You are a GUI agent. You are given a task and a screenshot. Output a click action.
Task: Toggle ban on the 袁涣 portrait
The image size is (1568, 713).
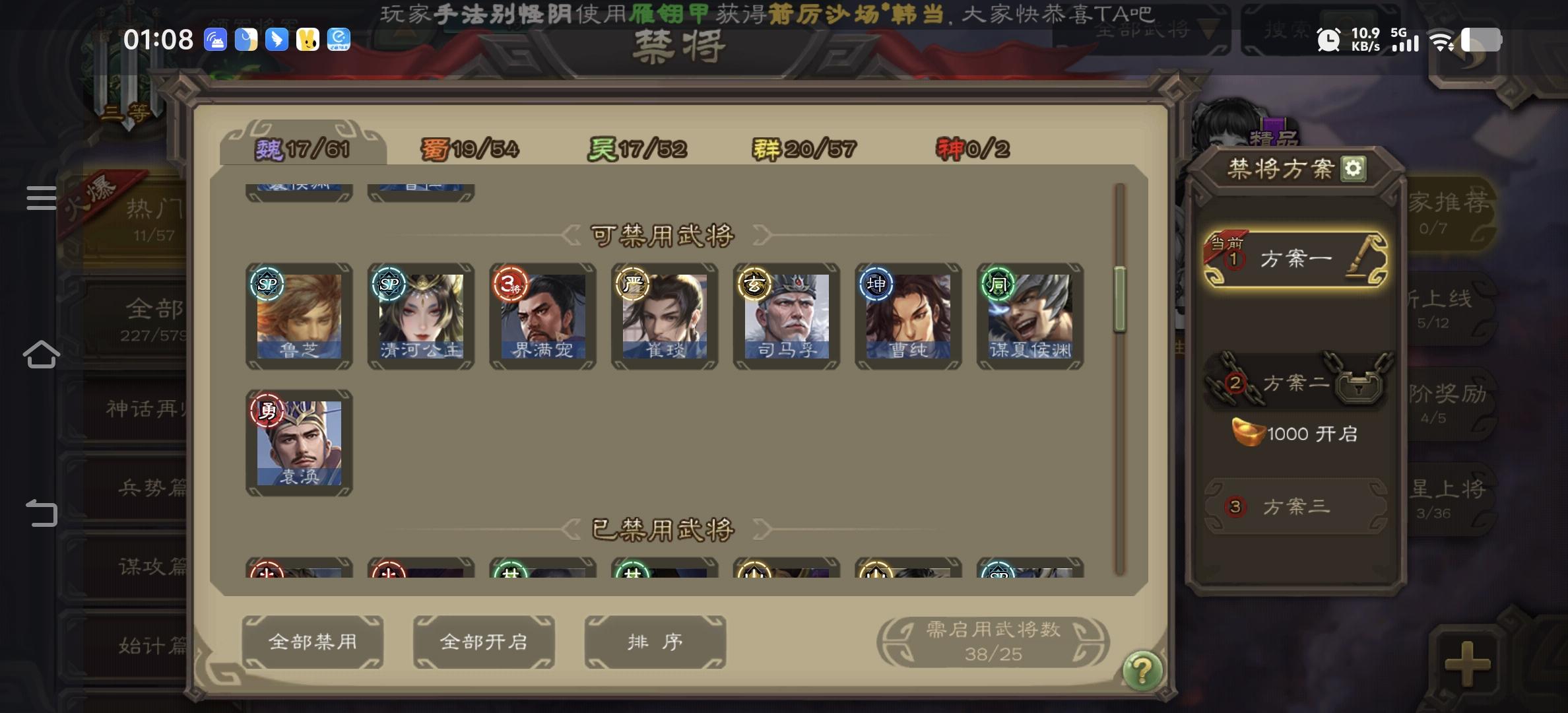pos(299,444)
